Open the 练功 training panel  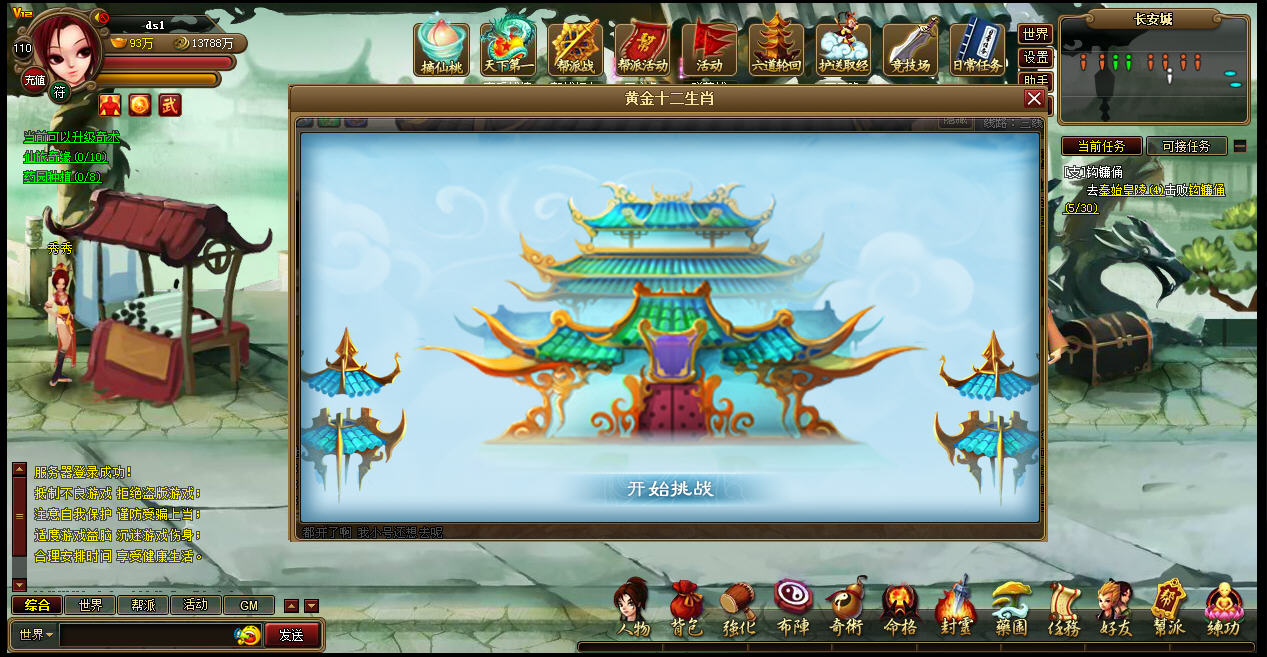1222,609
